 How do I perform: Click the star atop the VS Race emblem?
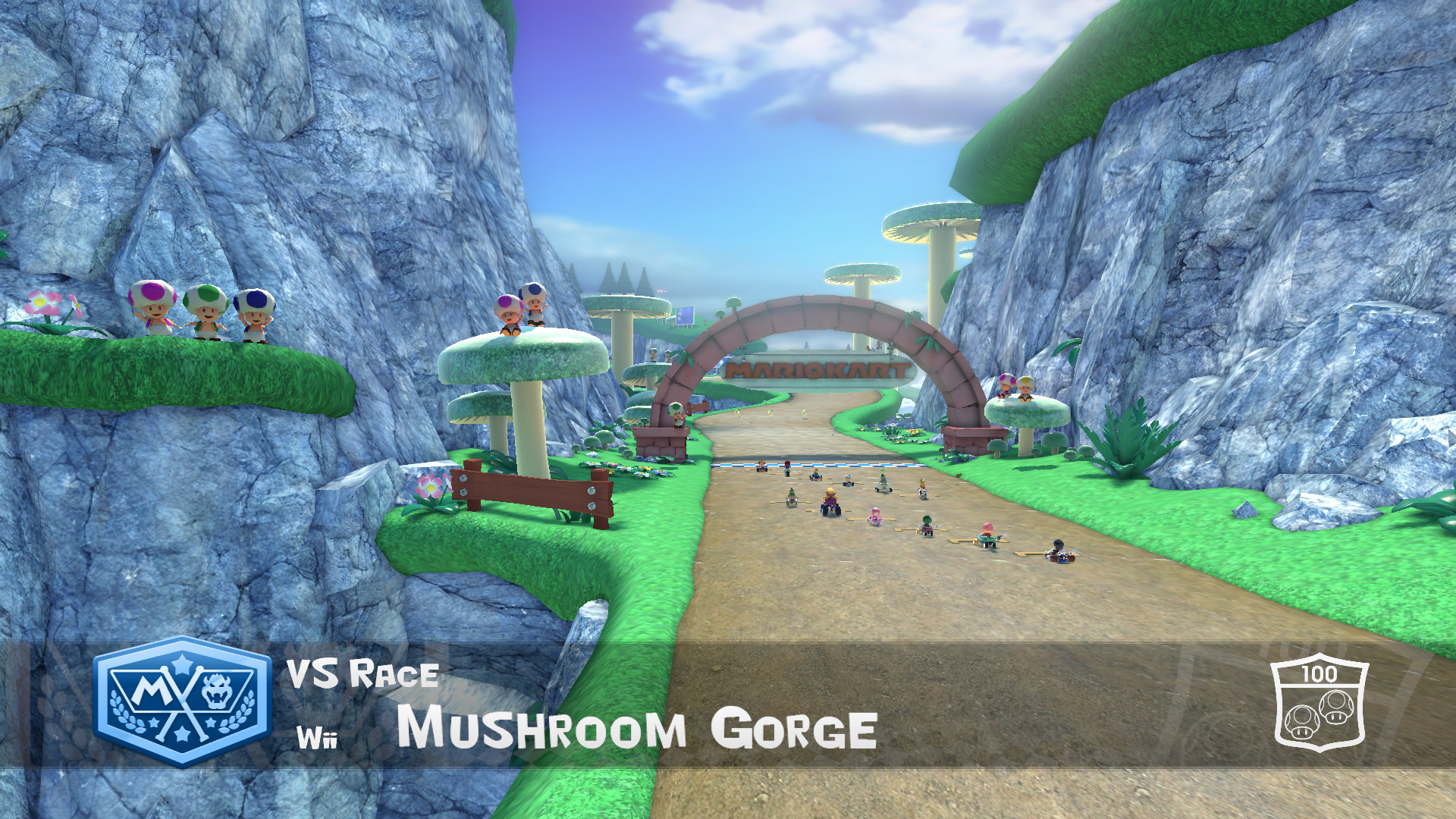(x=181, y=665)
